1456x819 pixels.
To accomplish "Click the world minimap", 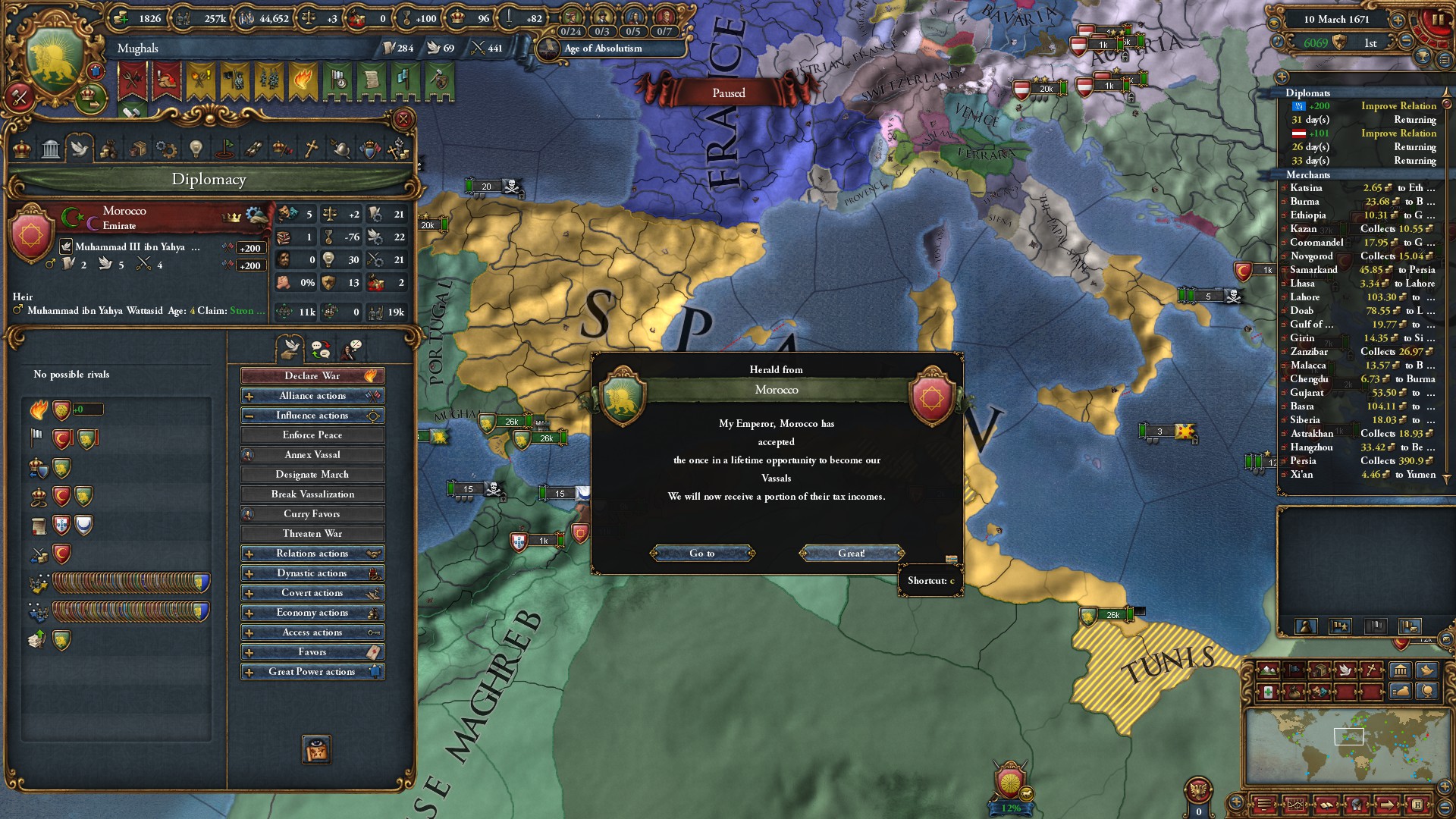I will point(1341,747).
